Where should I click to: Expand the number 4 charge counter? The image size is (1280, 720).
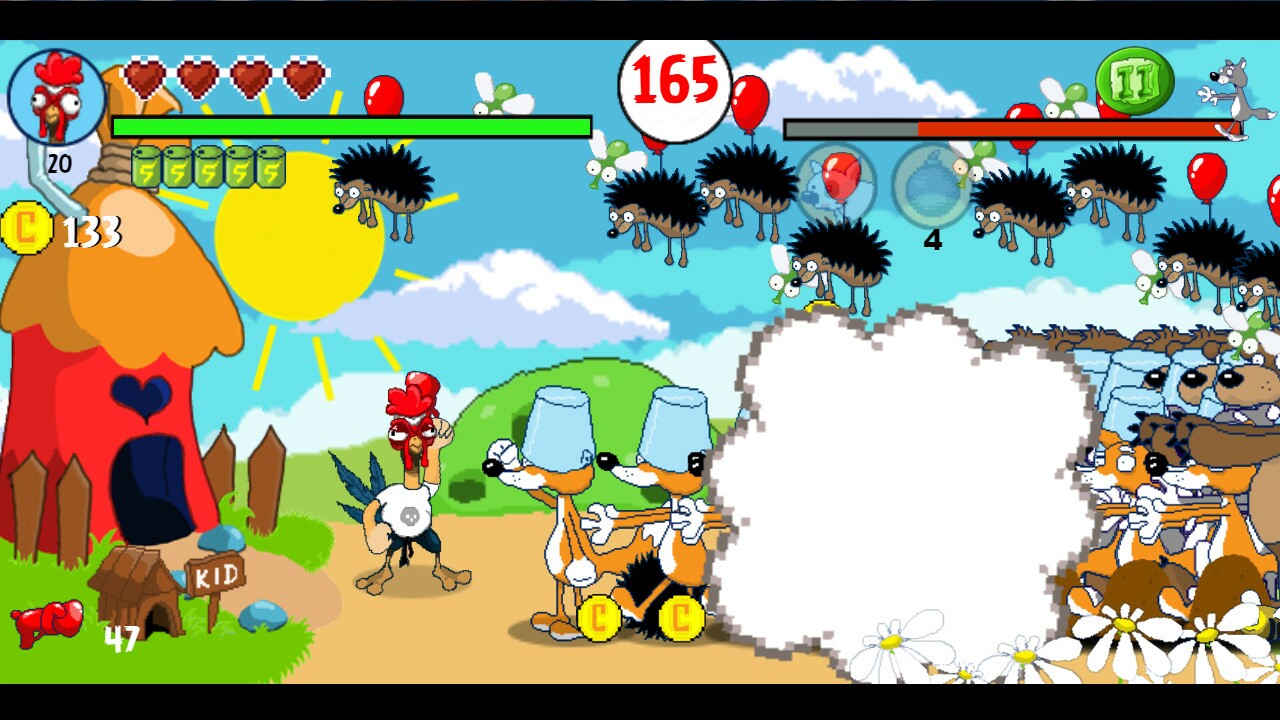(x=932, y=240)
